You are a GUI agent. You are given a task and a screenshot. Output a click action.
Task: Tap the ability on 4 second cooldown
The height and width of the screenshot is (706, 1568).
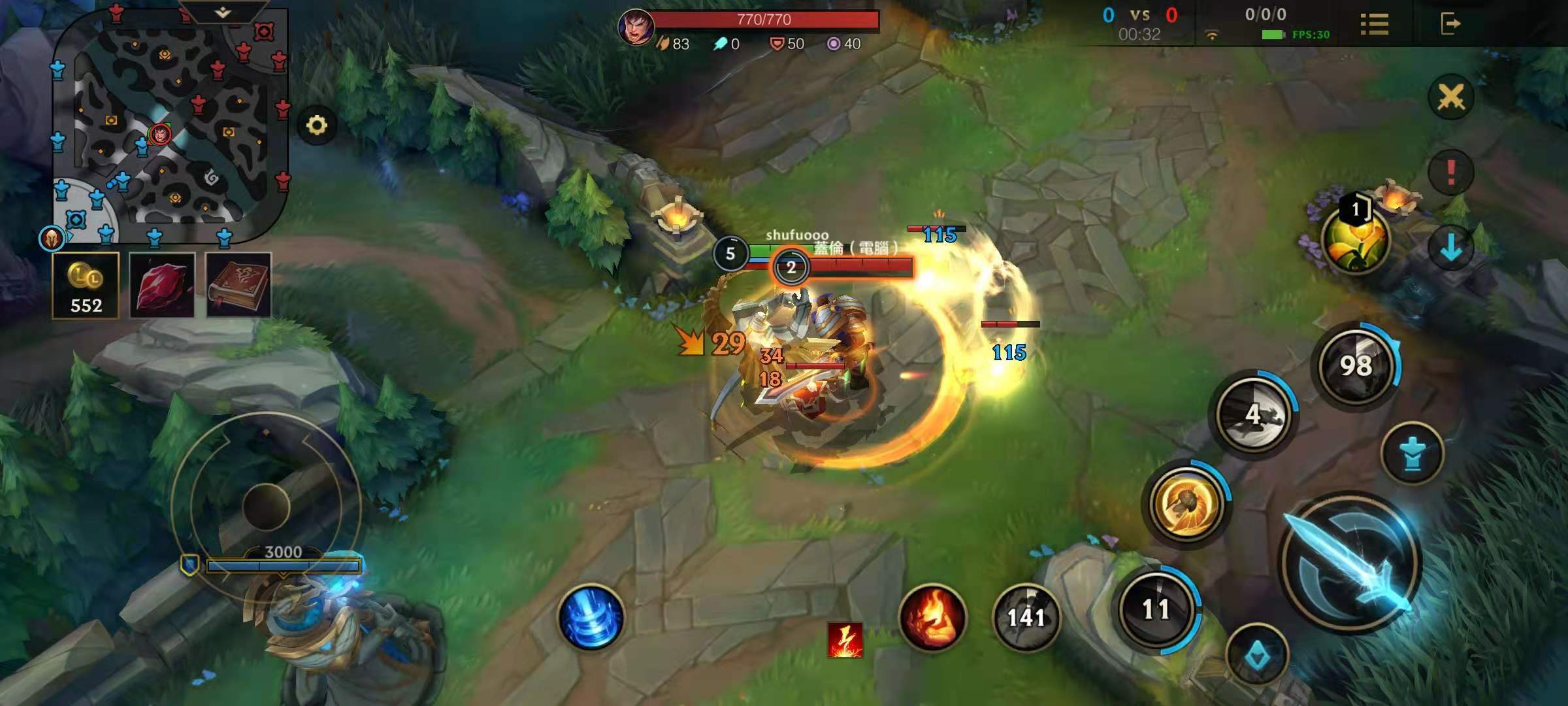1253,414
